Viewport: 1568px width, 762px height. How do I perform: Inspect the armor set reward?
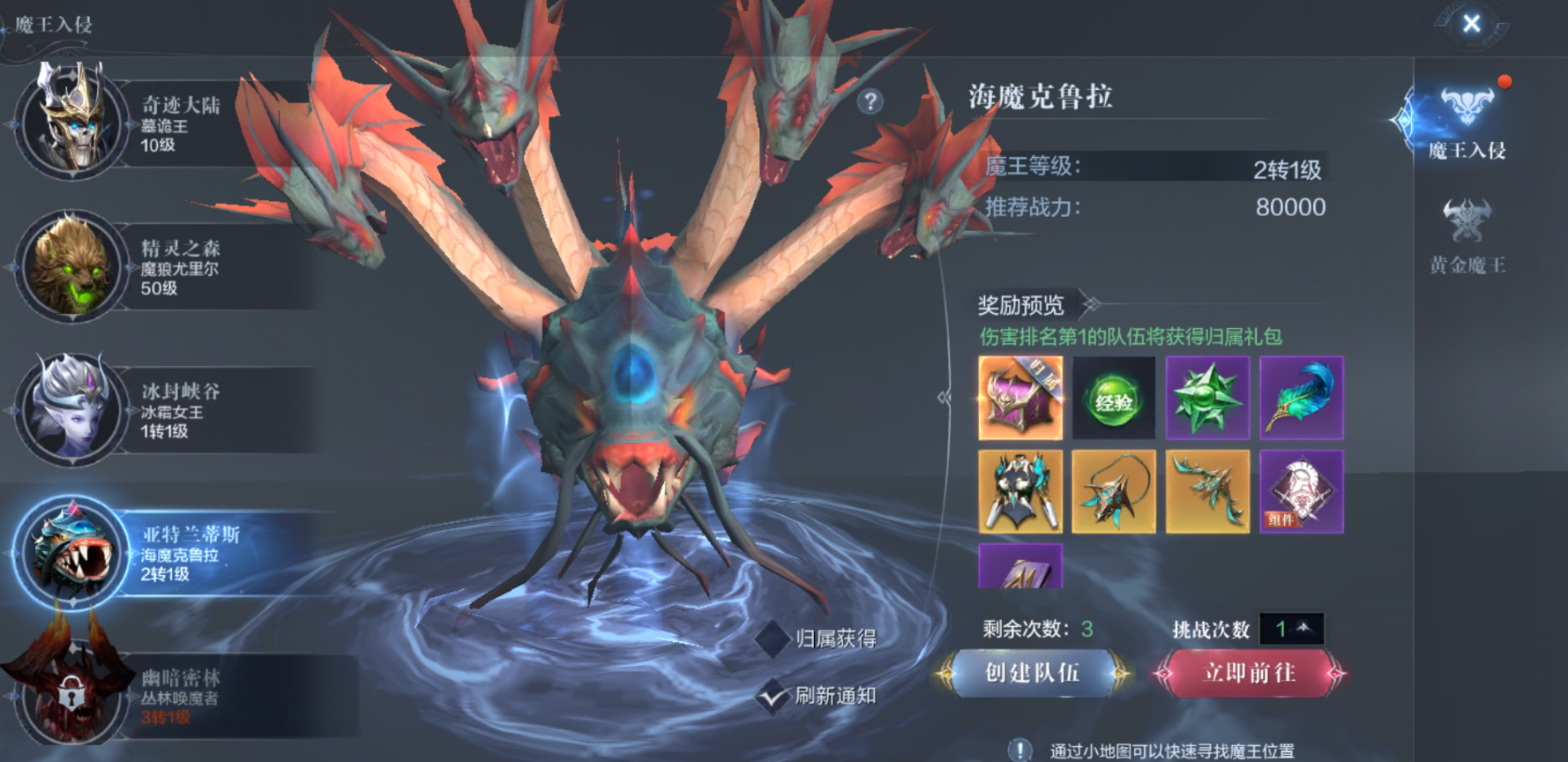point(1020,491)
